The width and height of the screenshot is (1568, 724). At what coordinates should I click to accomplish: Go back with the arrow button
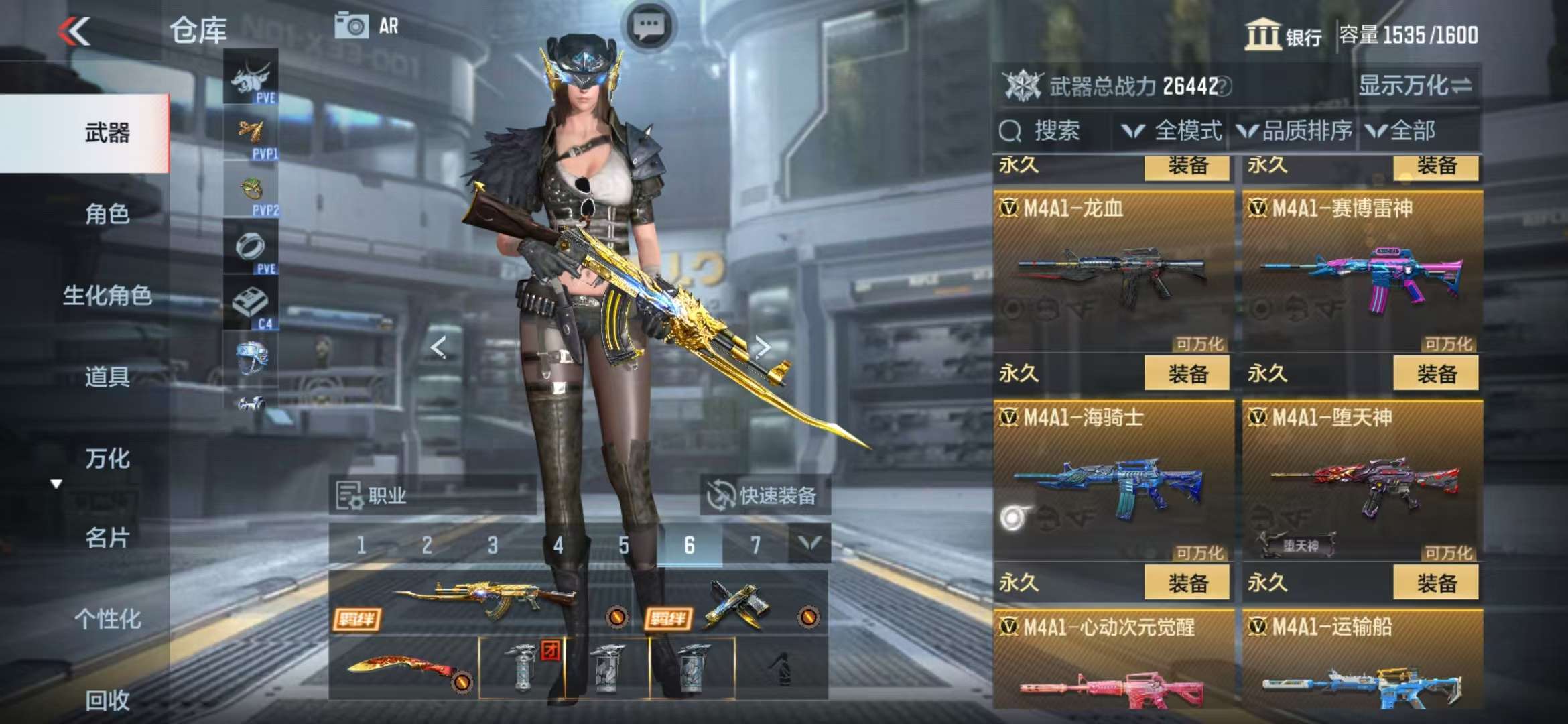tap(75, 31)
